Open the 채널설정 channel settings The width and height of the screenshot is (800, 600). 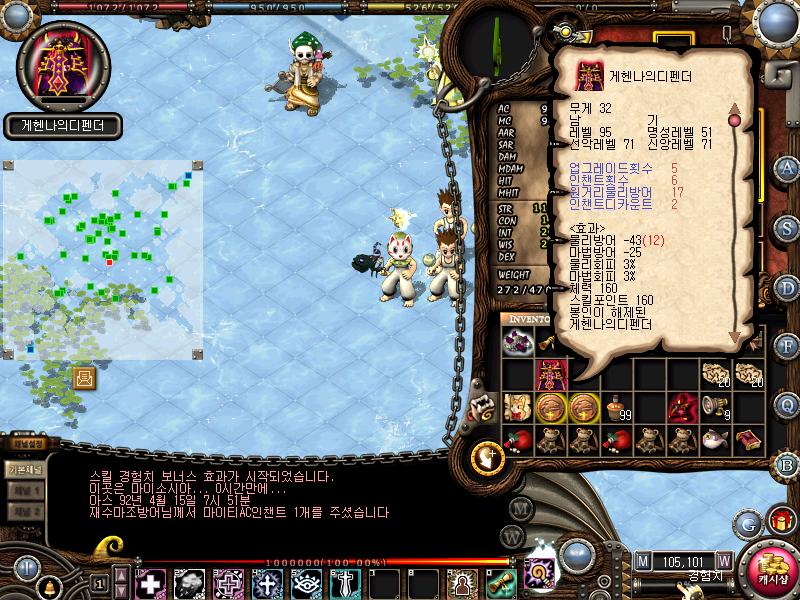28,445
